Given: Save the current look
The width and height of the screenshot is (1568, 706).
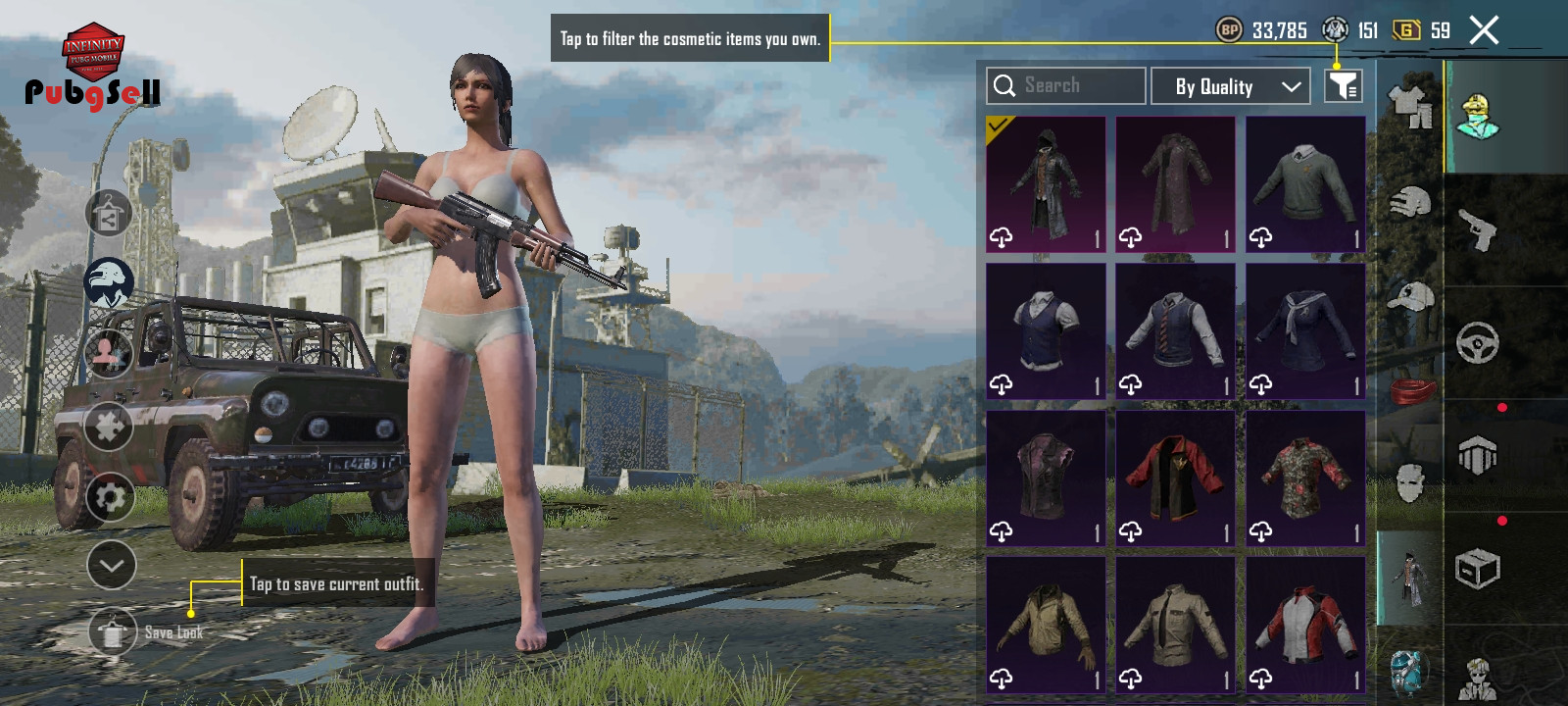Looking at the screenshot, I should click(114, 632).
